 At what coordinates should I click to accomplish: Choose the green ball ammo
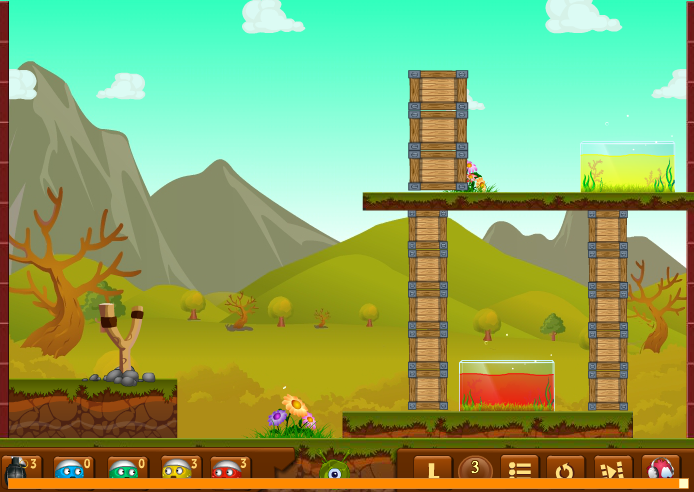[x=125, y=468]
